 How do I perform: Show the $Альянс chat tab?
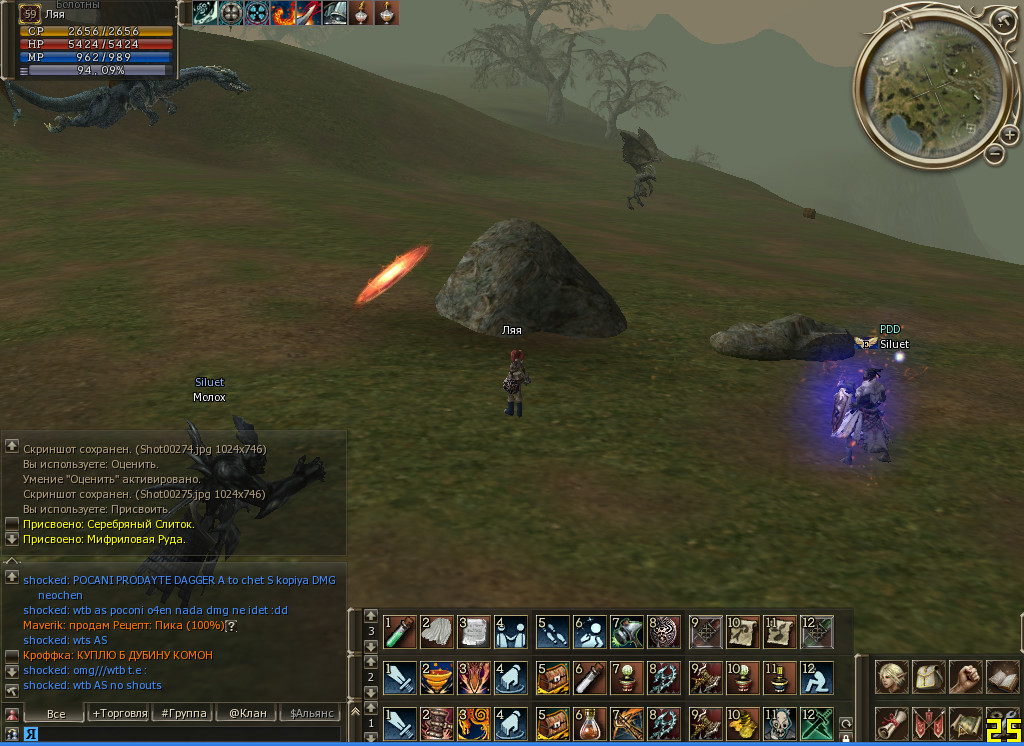click(310, 713)
